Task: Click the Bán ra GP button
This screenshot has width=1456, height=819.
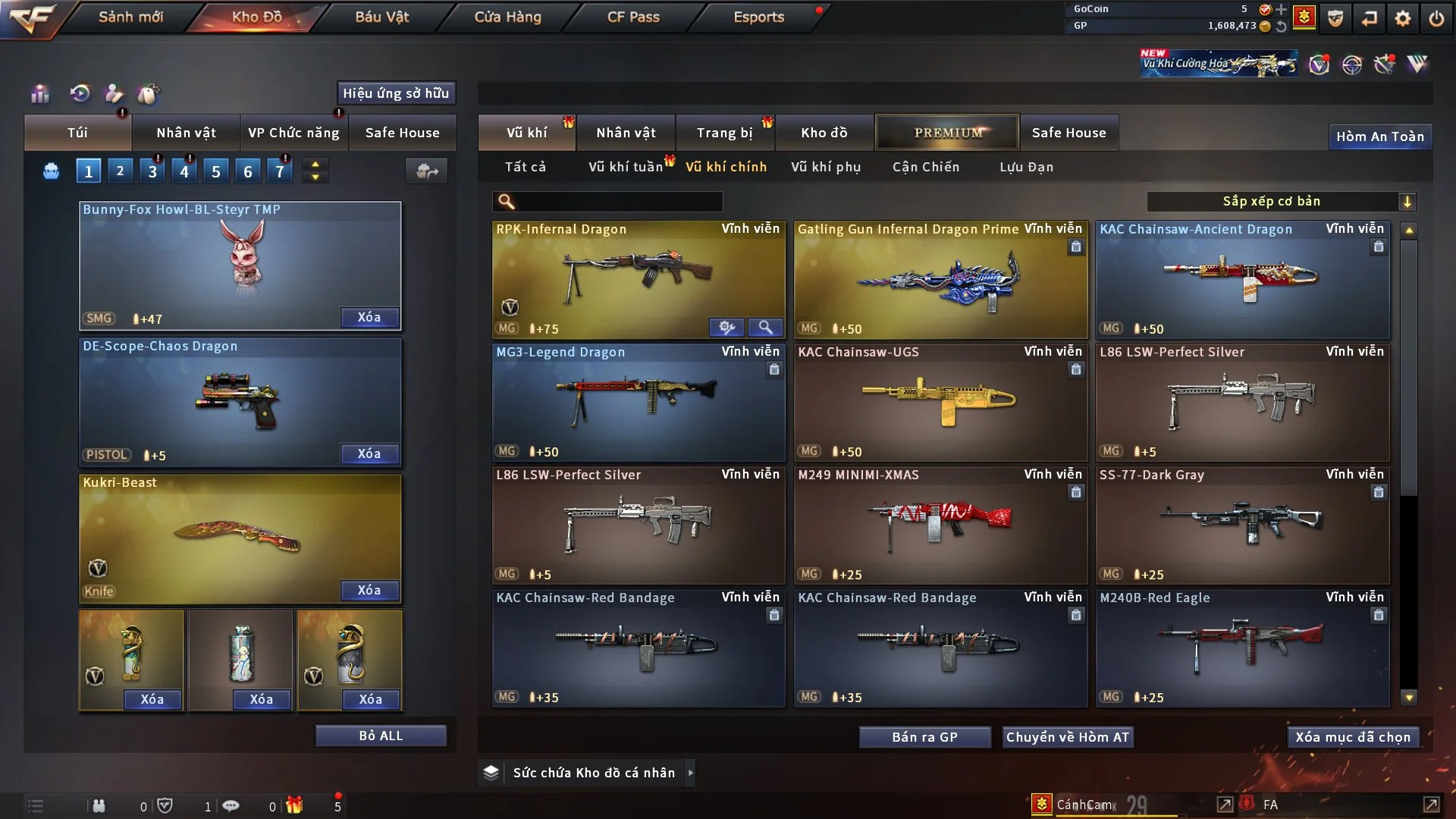Action: tap(924, 737)
